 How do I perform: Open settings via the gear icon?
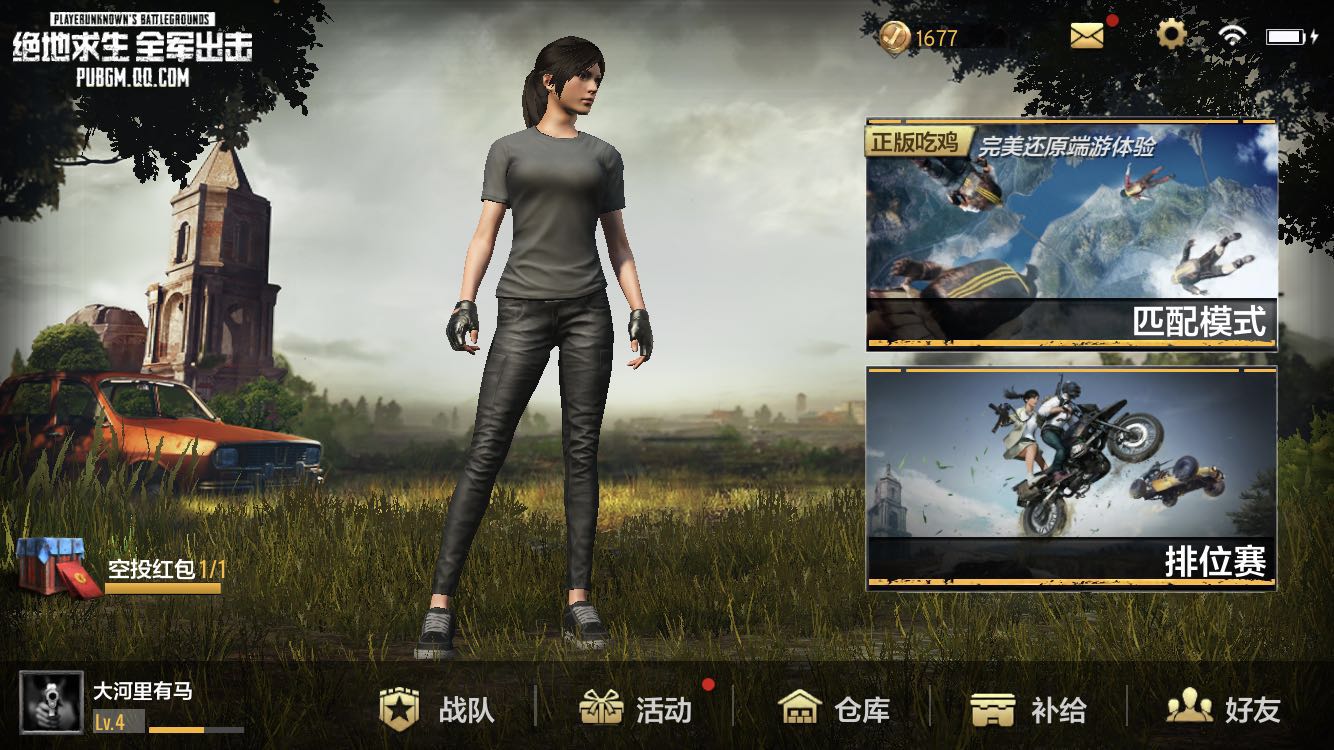point(1171,36)
